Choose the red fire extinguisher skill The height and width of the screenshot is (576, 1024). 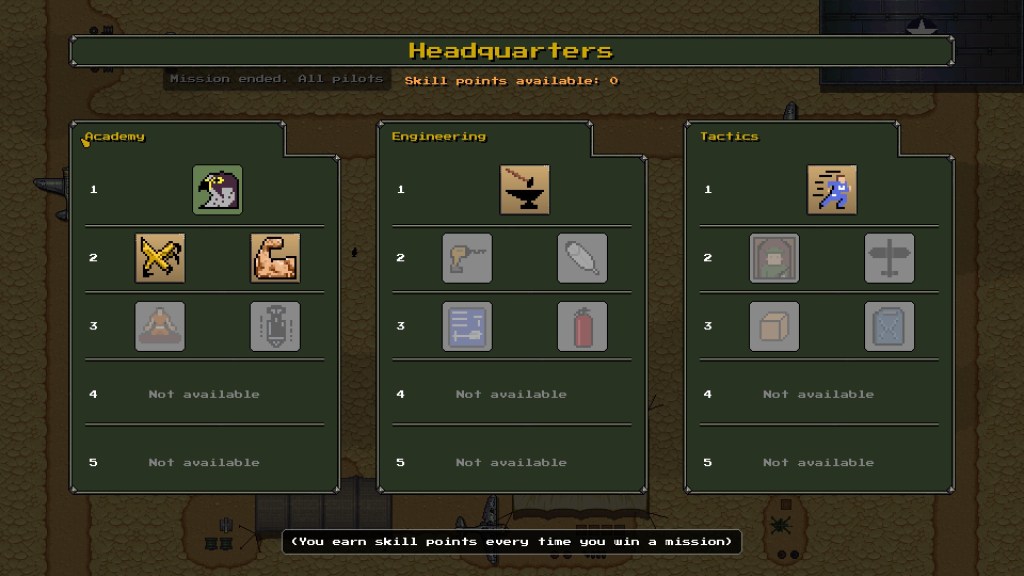pyautogui.click(x=582, y=326)
